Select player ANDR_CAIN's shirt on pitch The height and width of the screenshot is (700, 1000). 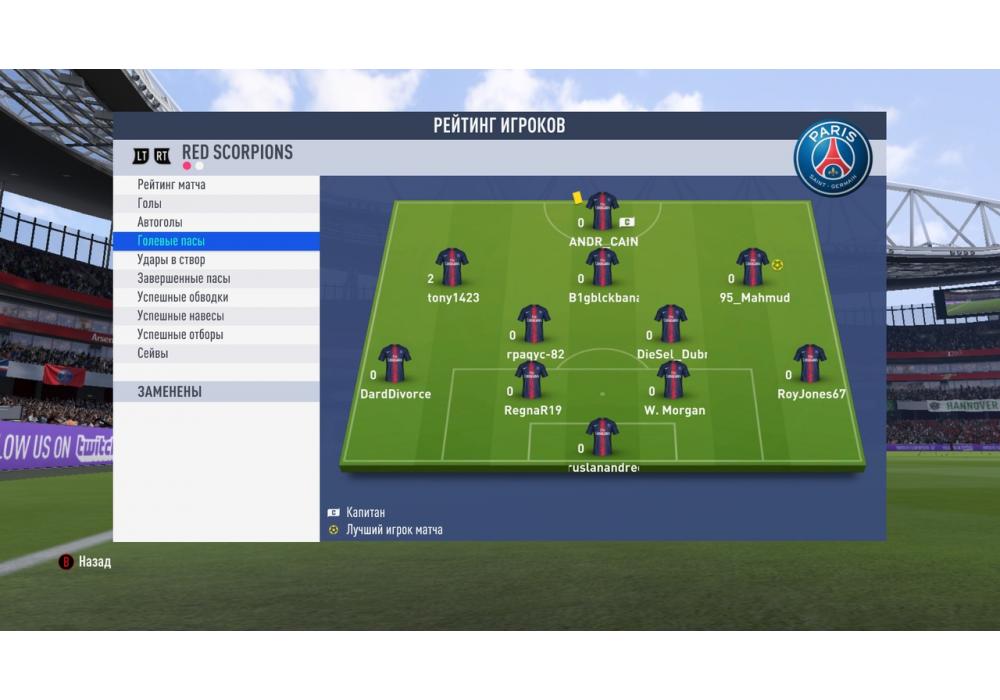603,212
